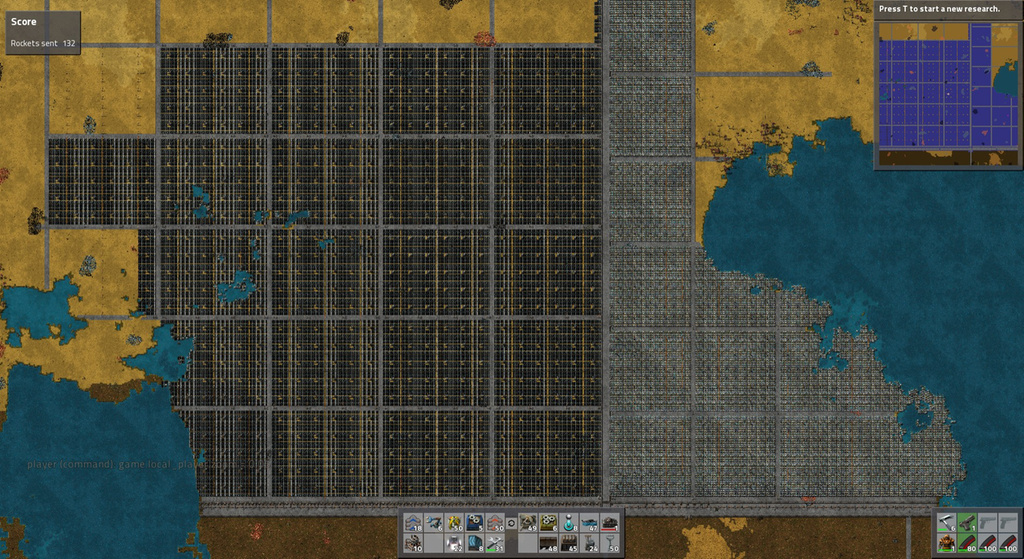The width and height of the screenshot is (1024, 559).
Task: Select the yellow assembling machine hotbar slot
Action: click(548, 522)
